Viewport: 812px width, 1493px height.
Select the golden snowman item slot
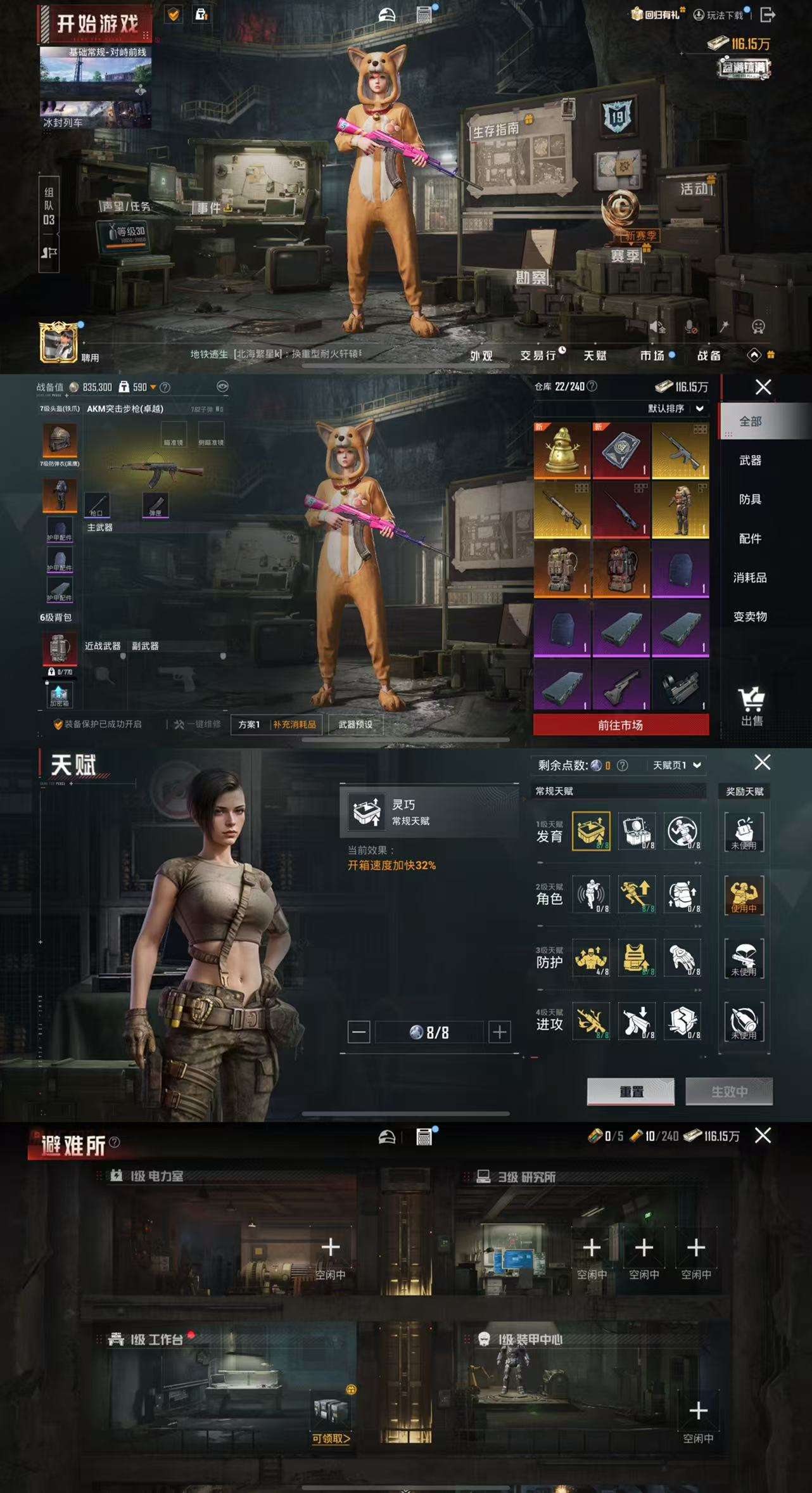point(562,450)
